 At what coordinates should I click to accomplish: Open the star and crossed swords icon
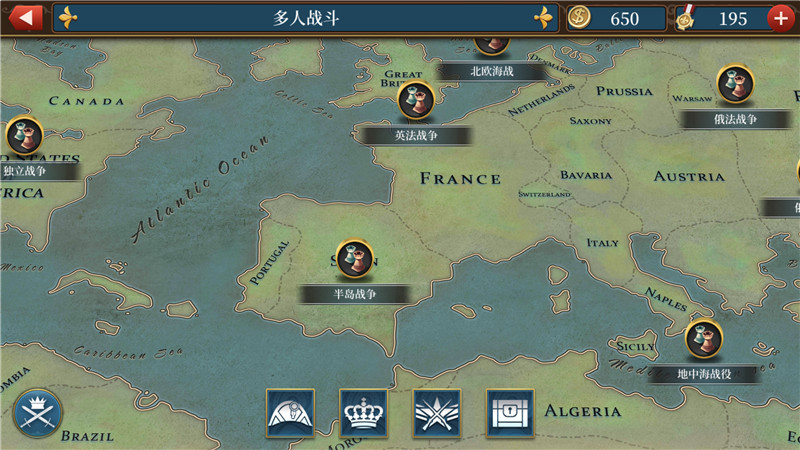[437, 413]
